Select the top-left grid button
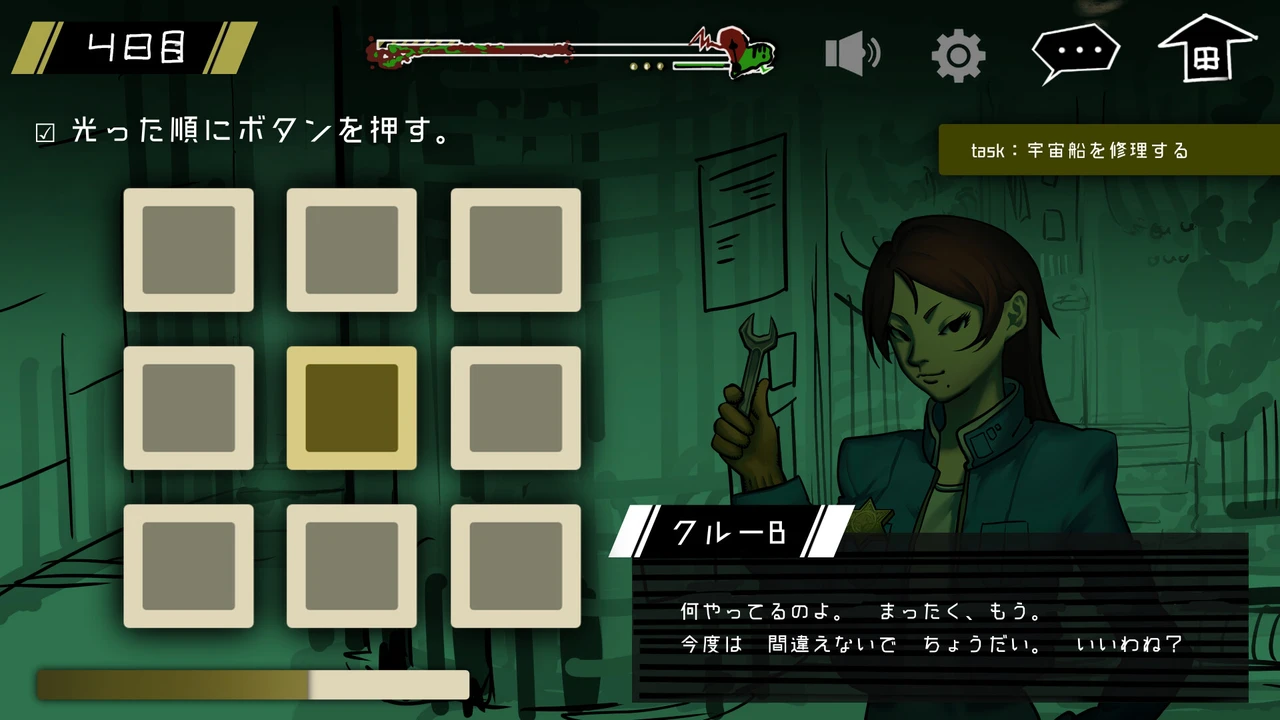 point(188,250)
